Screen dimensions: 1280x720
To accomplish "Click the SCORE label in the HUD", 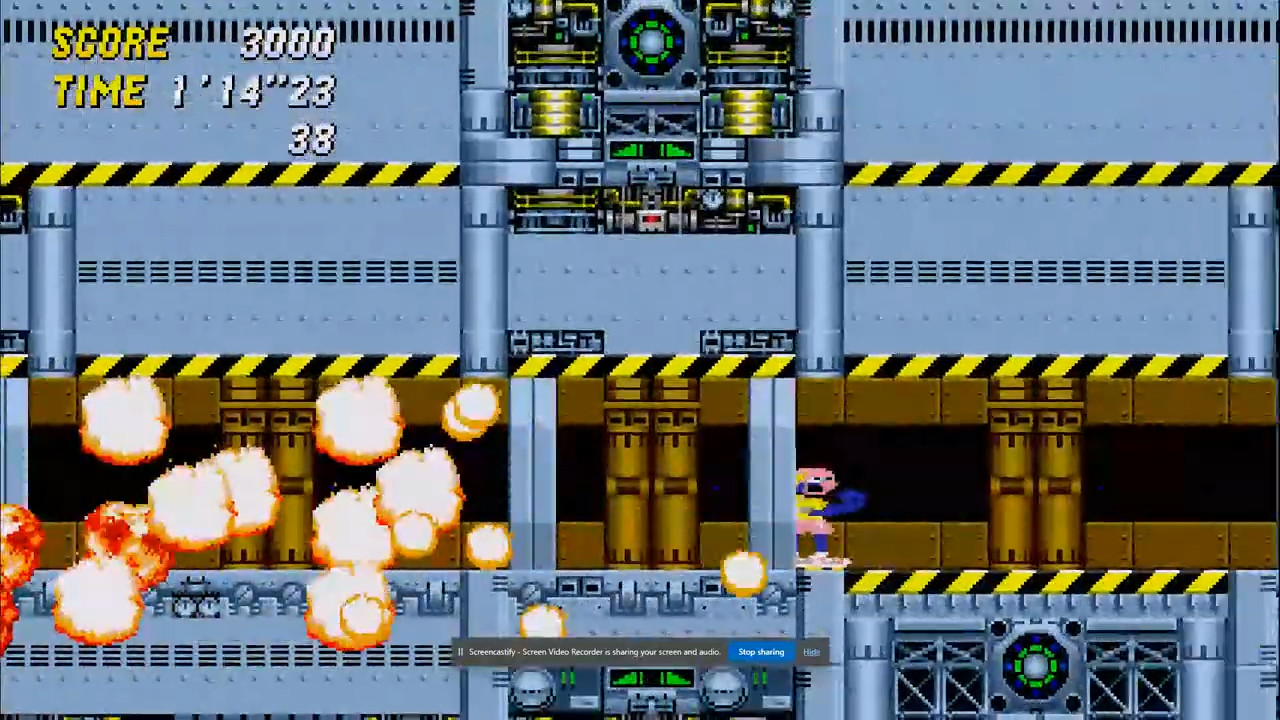I will [x=110, y=42].
